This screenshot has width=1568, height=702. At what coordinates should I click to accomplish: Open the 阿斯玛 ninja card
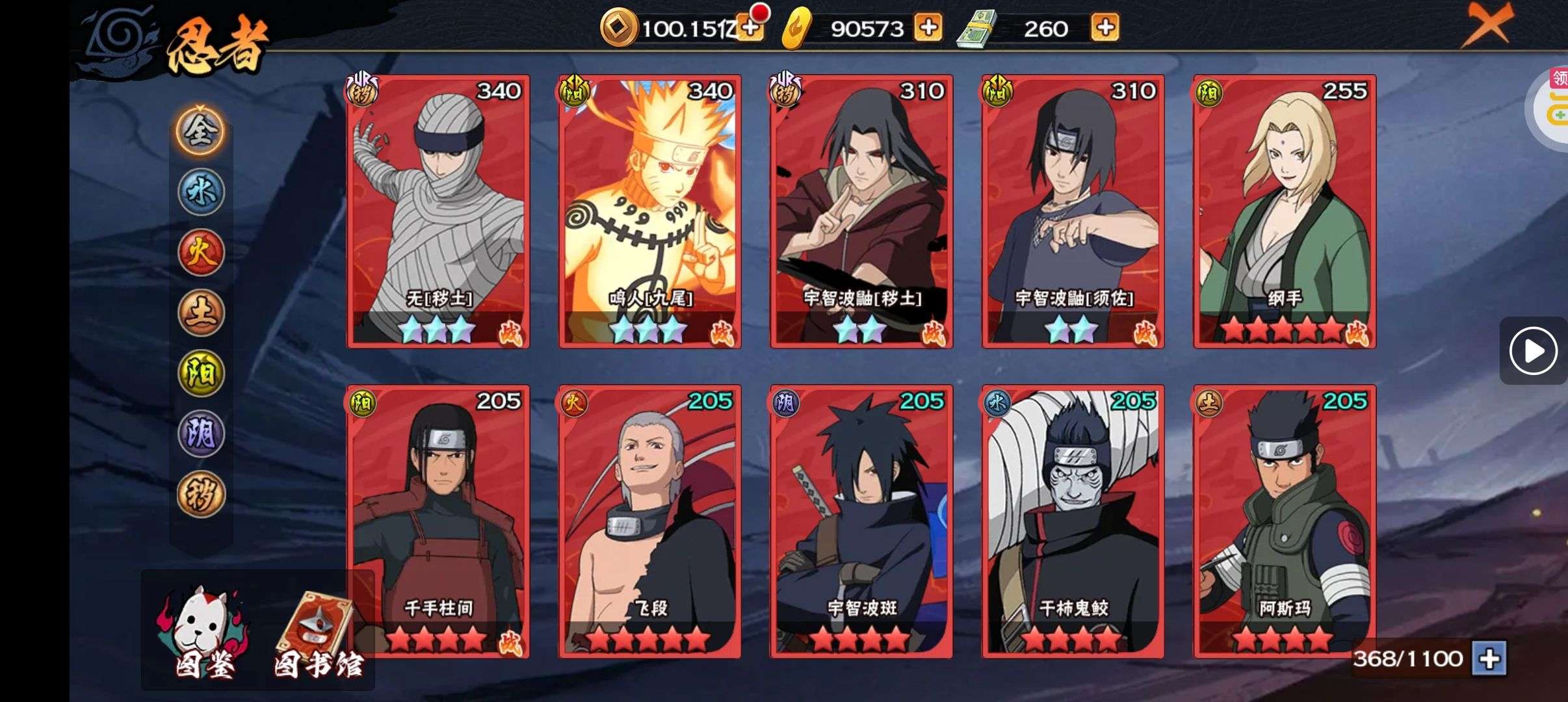(1285, 521)
